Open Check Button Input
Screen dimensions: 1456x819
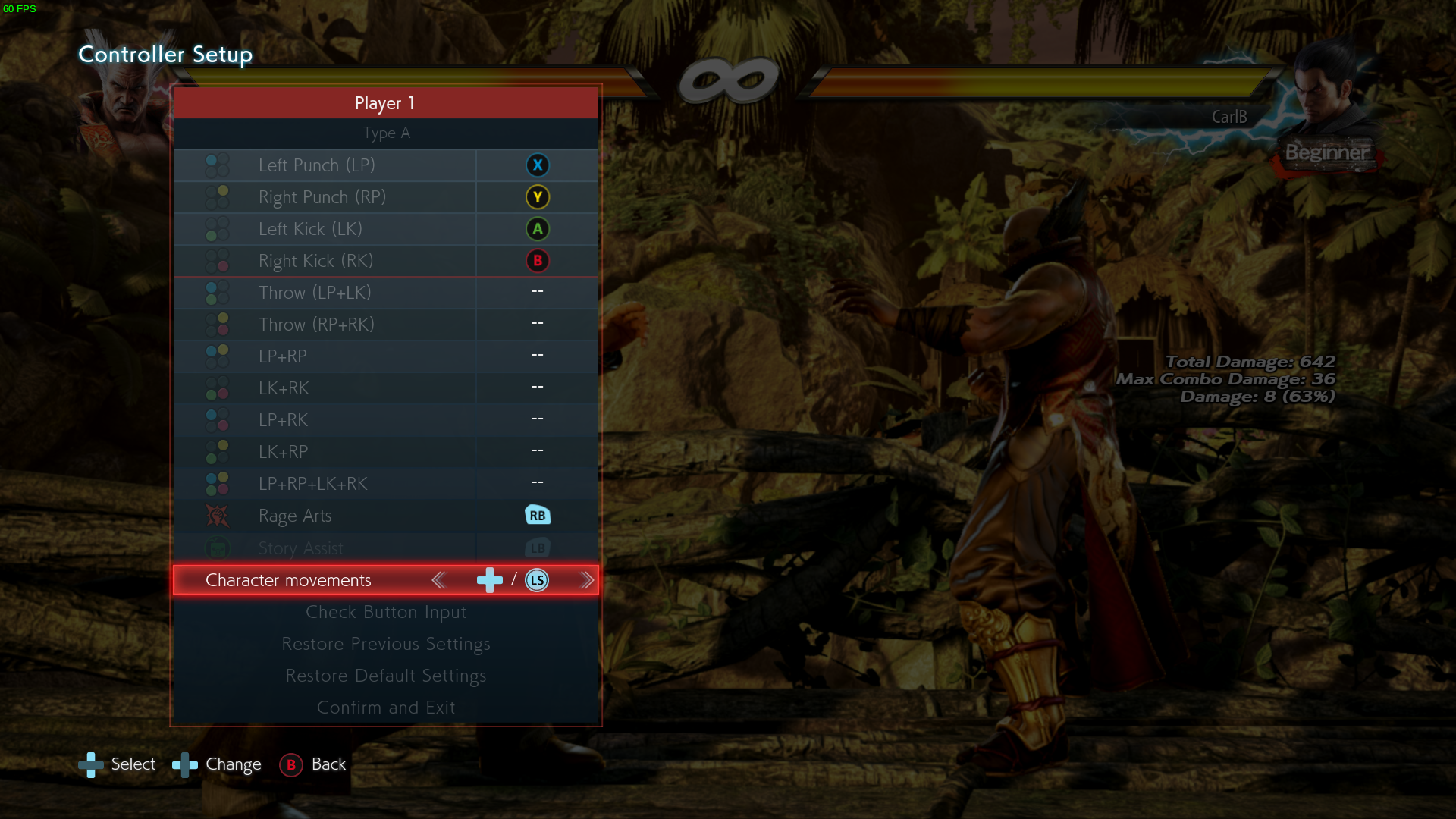pos(386,612)
